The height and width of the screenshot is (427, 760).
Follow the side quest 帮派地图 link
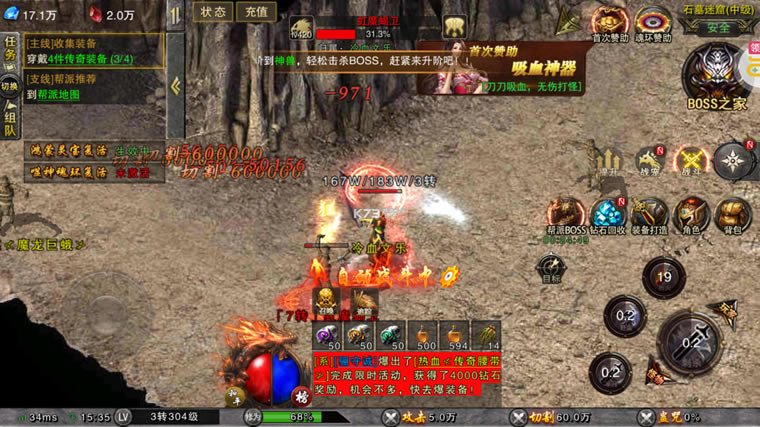pyautogui.click(x=60, y=95)
